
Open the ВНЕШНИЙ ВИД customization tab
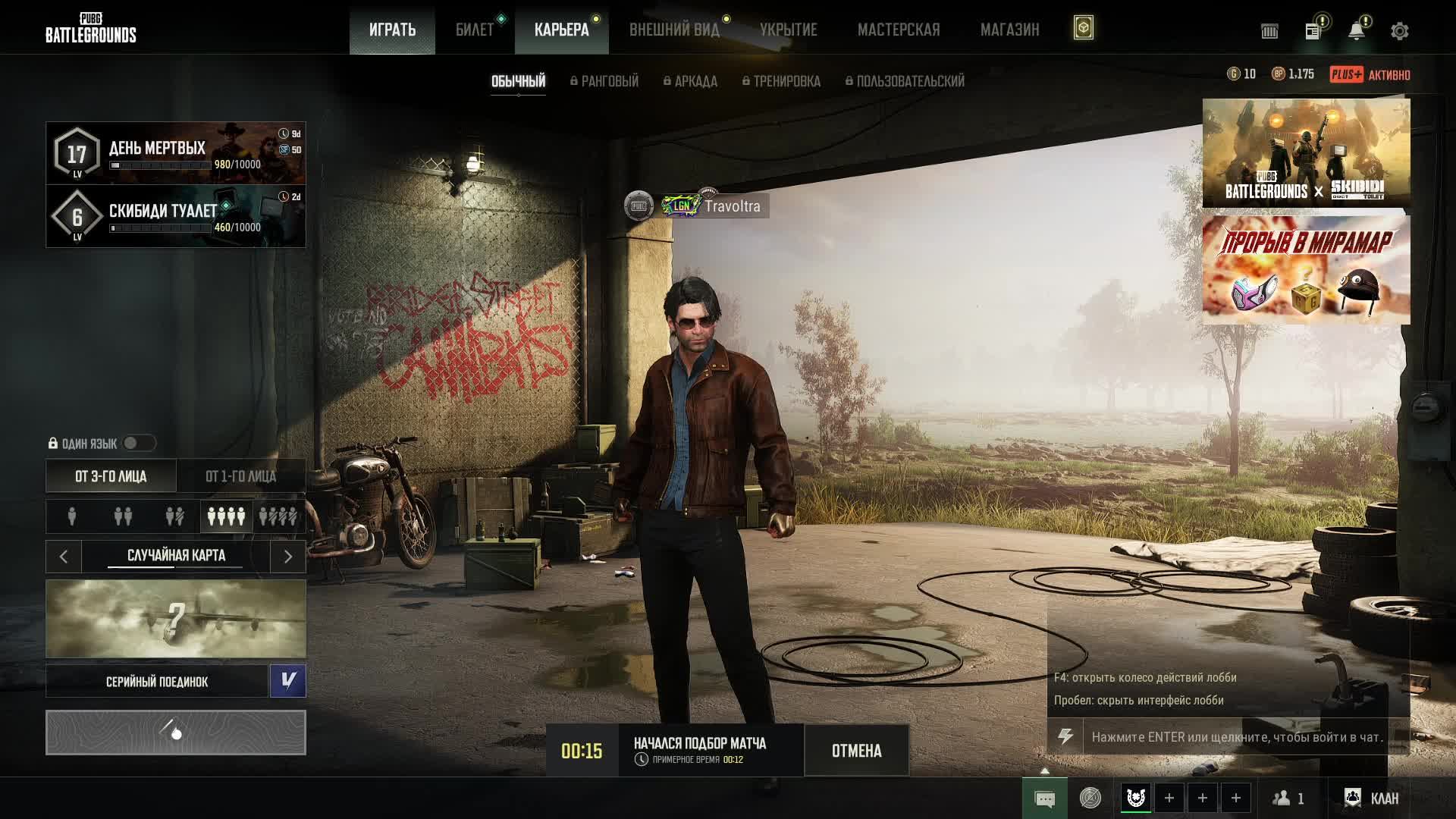tap(674, 30)
